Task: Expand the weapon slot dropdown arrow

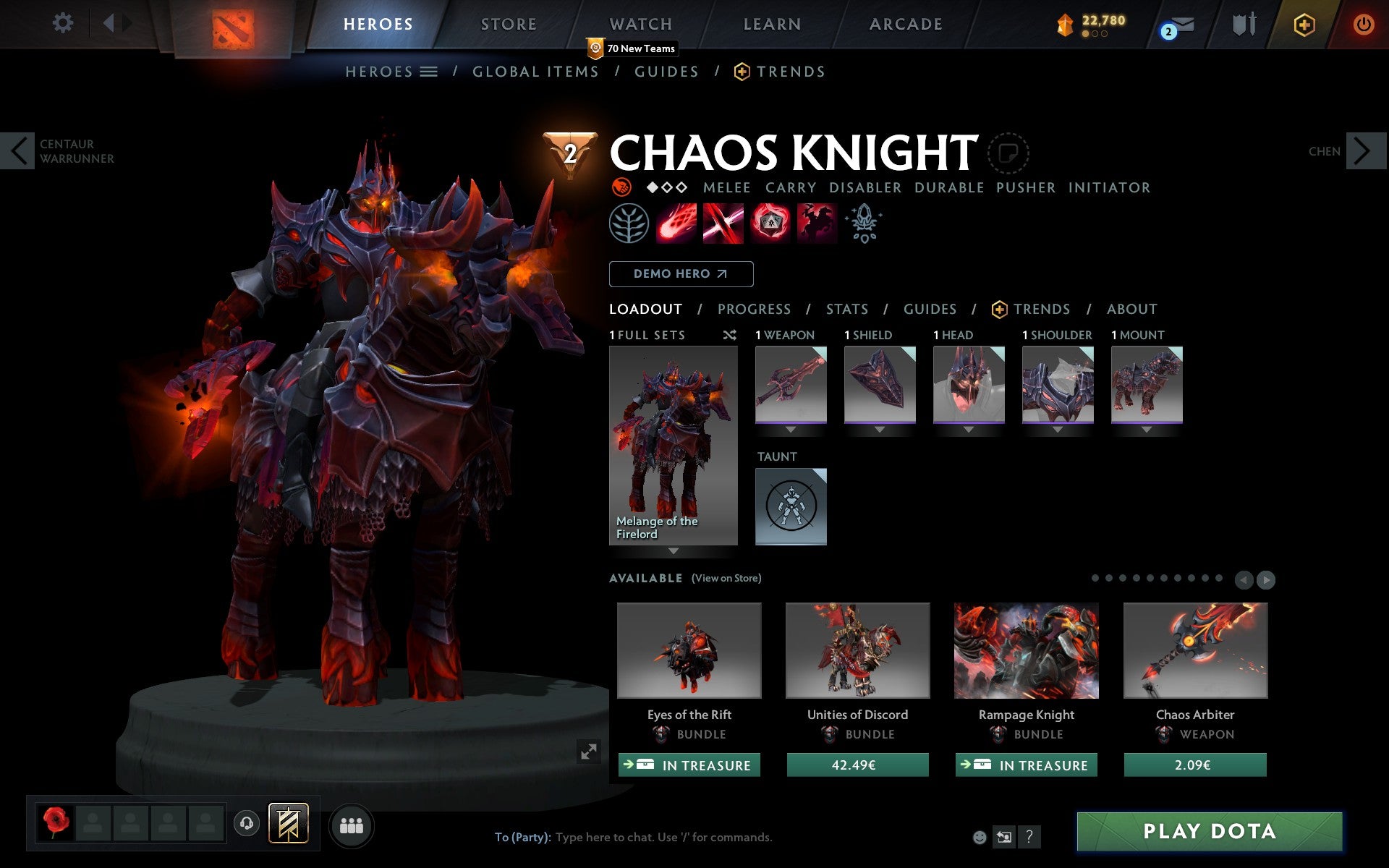Action: click(791, 430)
